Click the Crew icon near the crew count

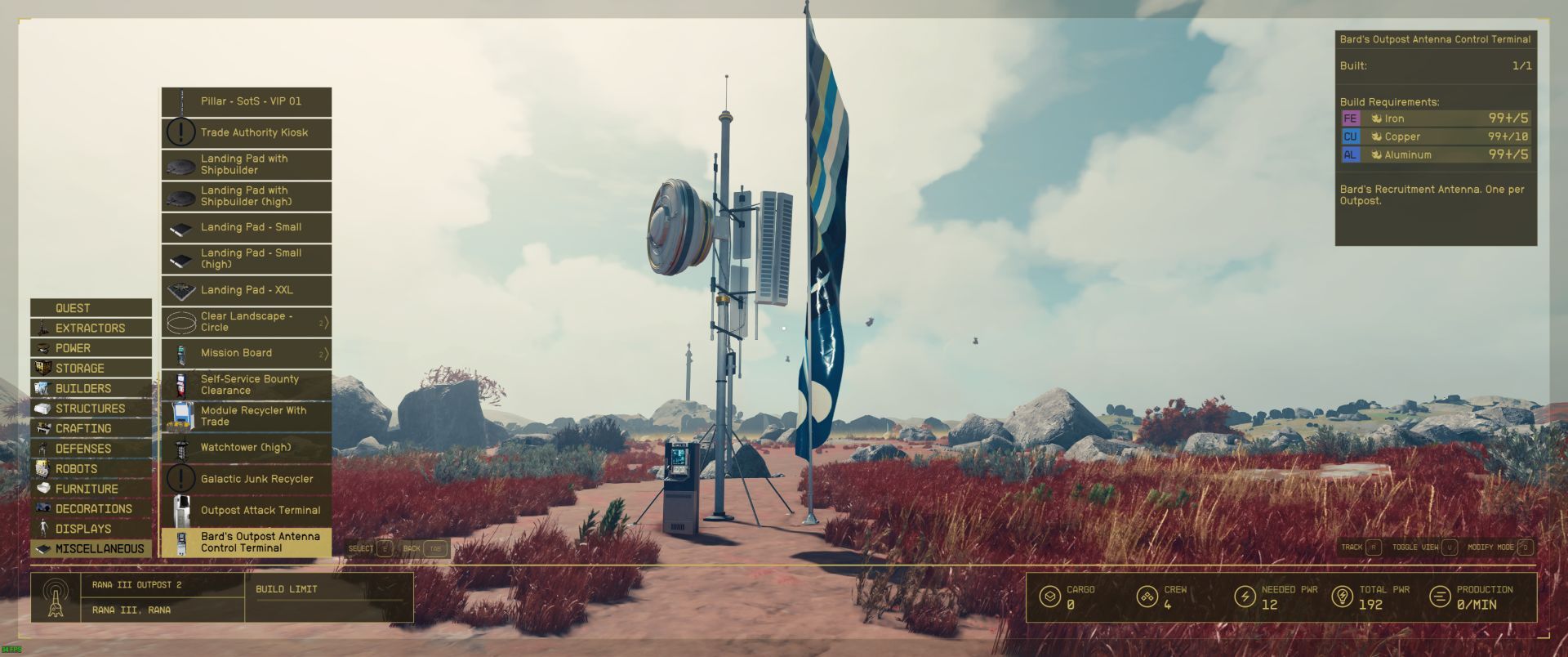(1147, 597)
